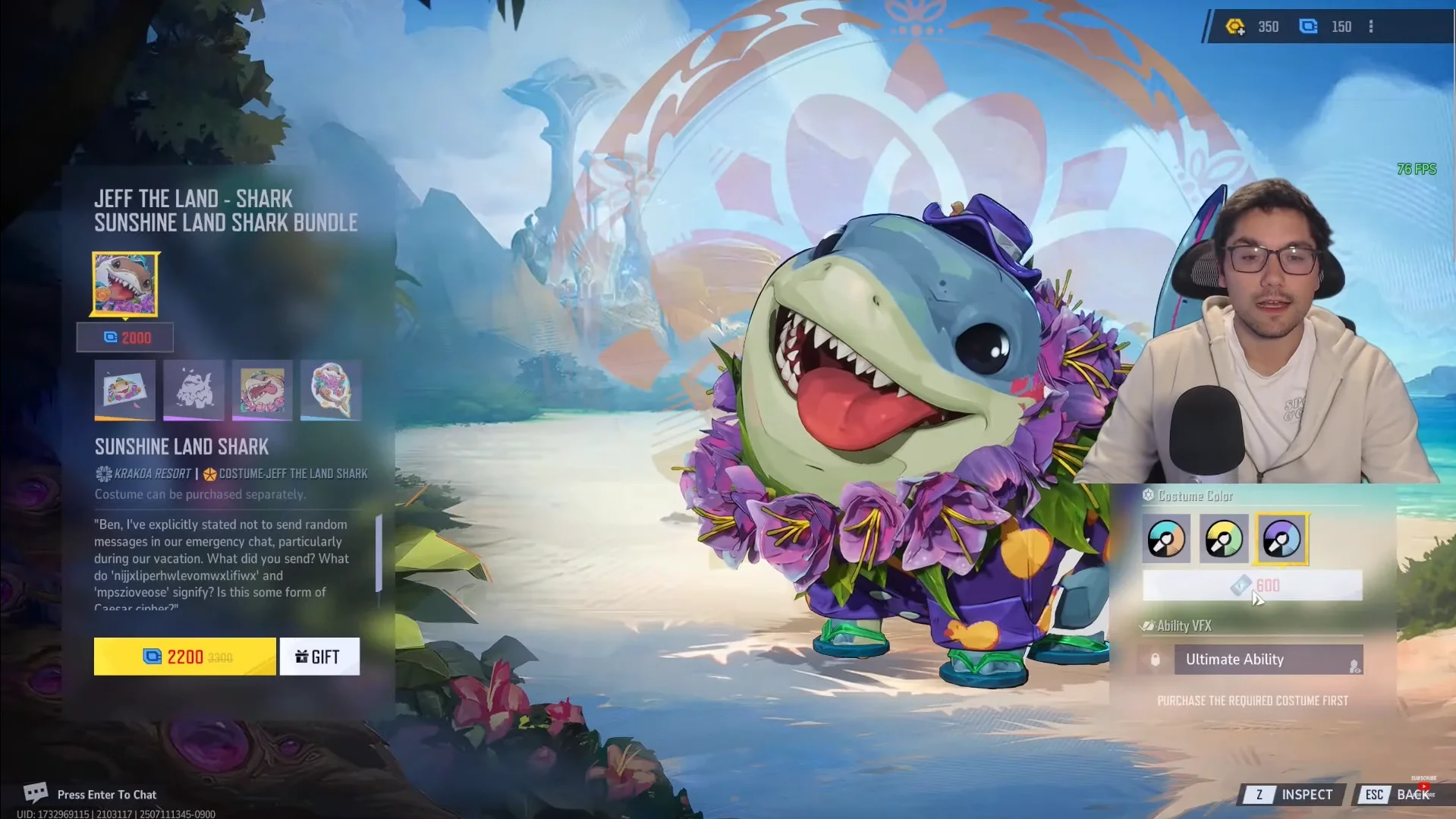This screenshot has height=819, width=1456.
Task: Choose the yellow and green costume color
Action: click(x=1223, y=539)
